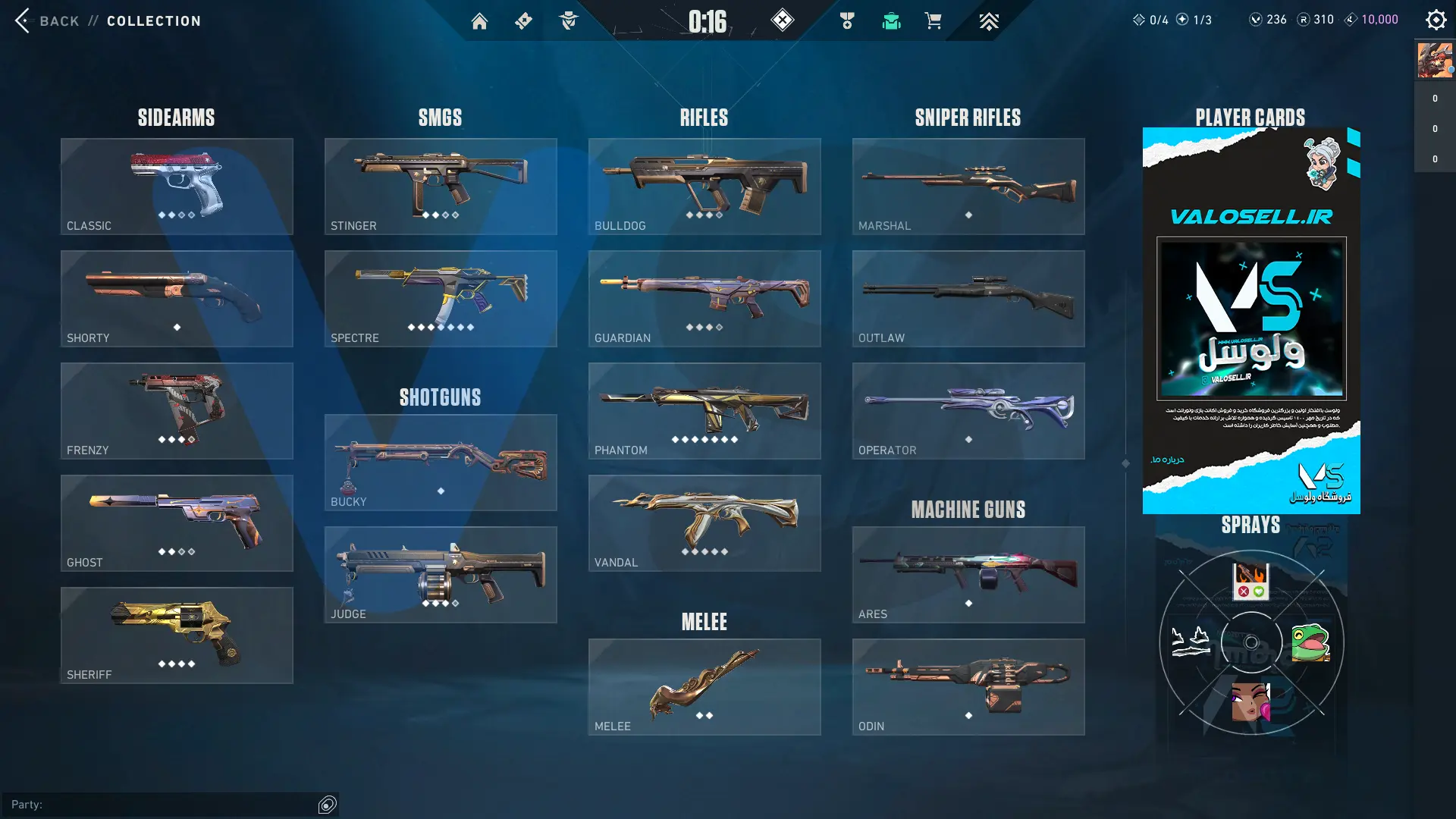Open the Operator sniper slot
The image size is (1456, 819).
968,411
